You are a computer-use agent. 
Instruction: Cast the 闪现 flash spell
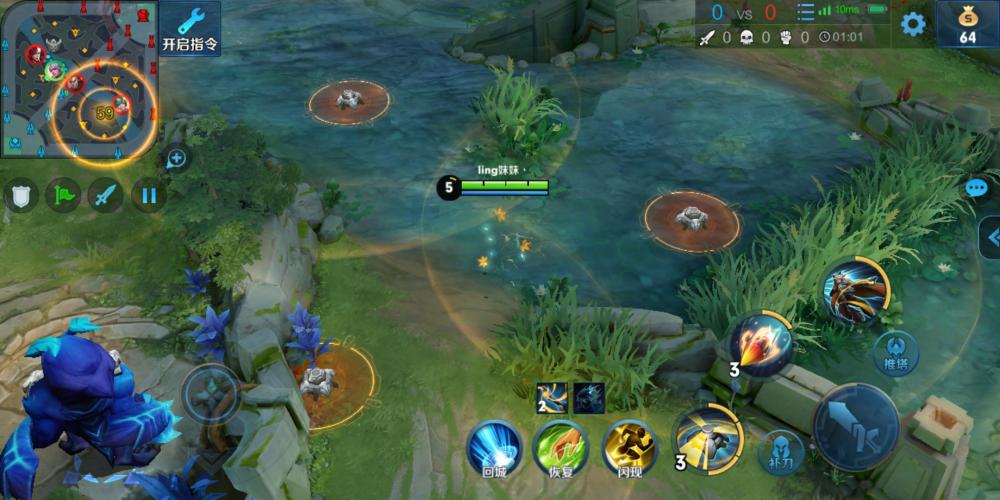point(629,446)
